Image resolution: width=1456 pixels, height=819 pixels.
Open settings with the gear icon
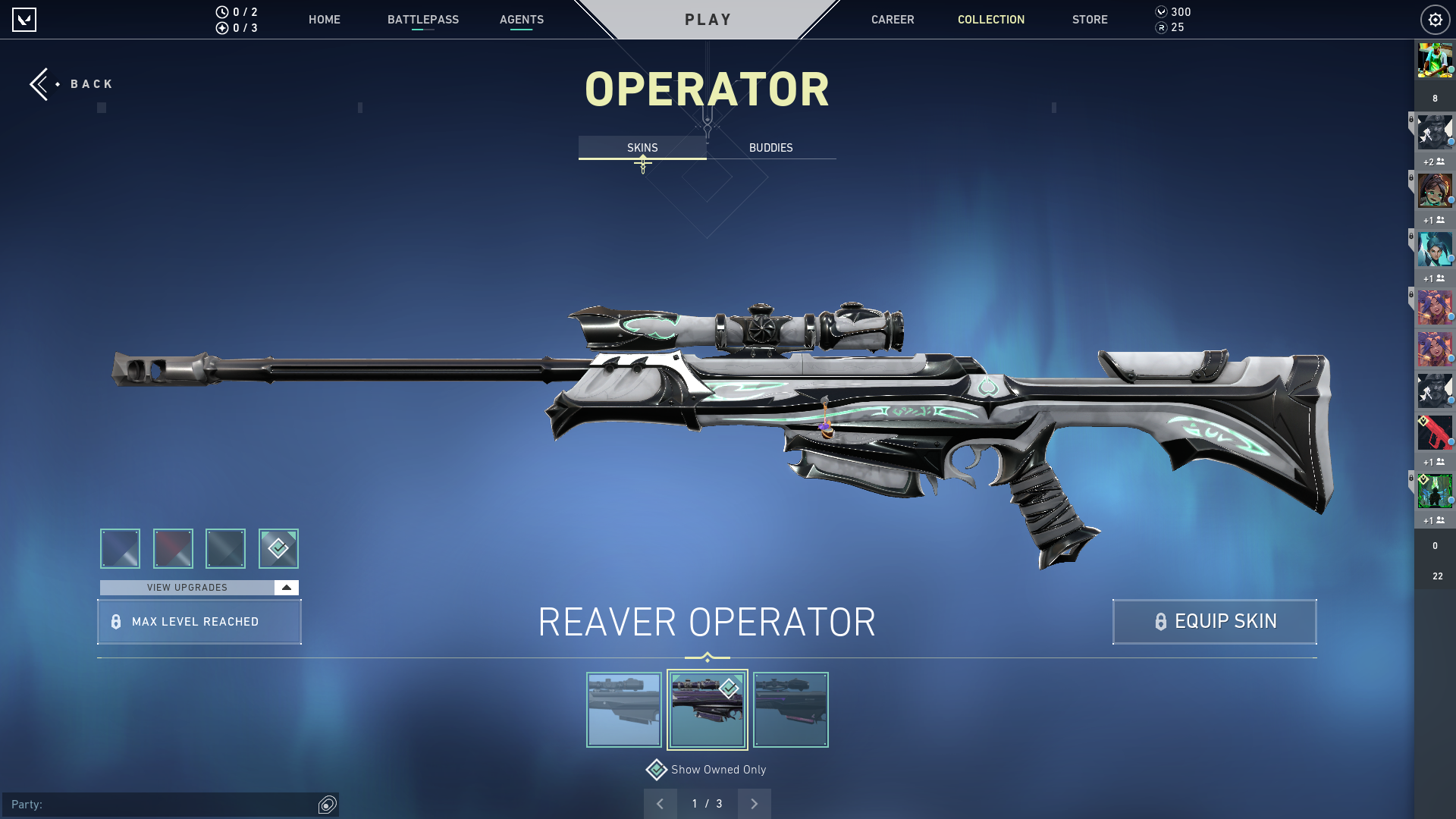1435,20
